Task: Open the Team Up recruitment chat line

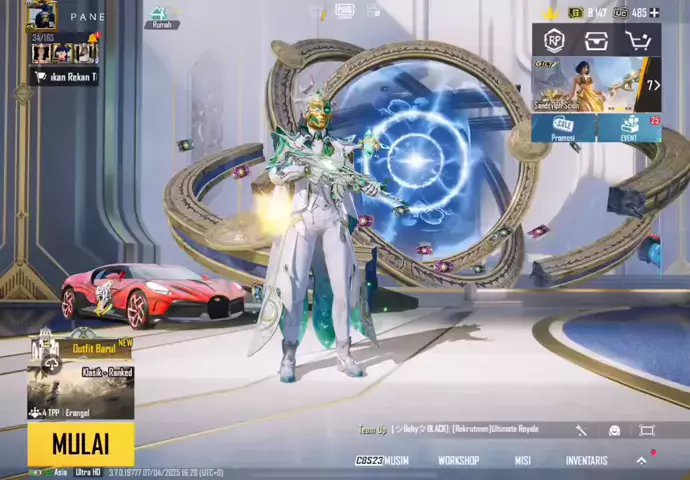Action: 450,429
